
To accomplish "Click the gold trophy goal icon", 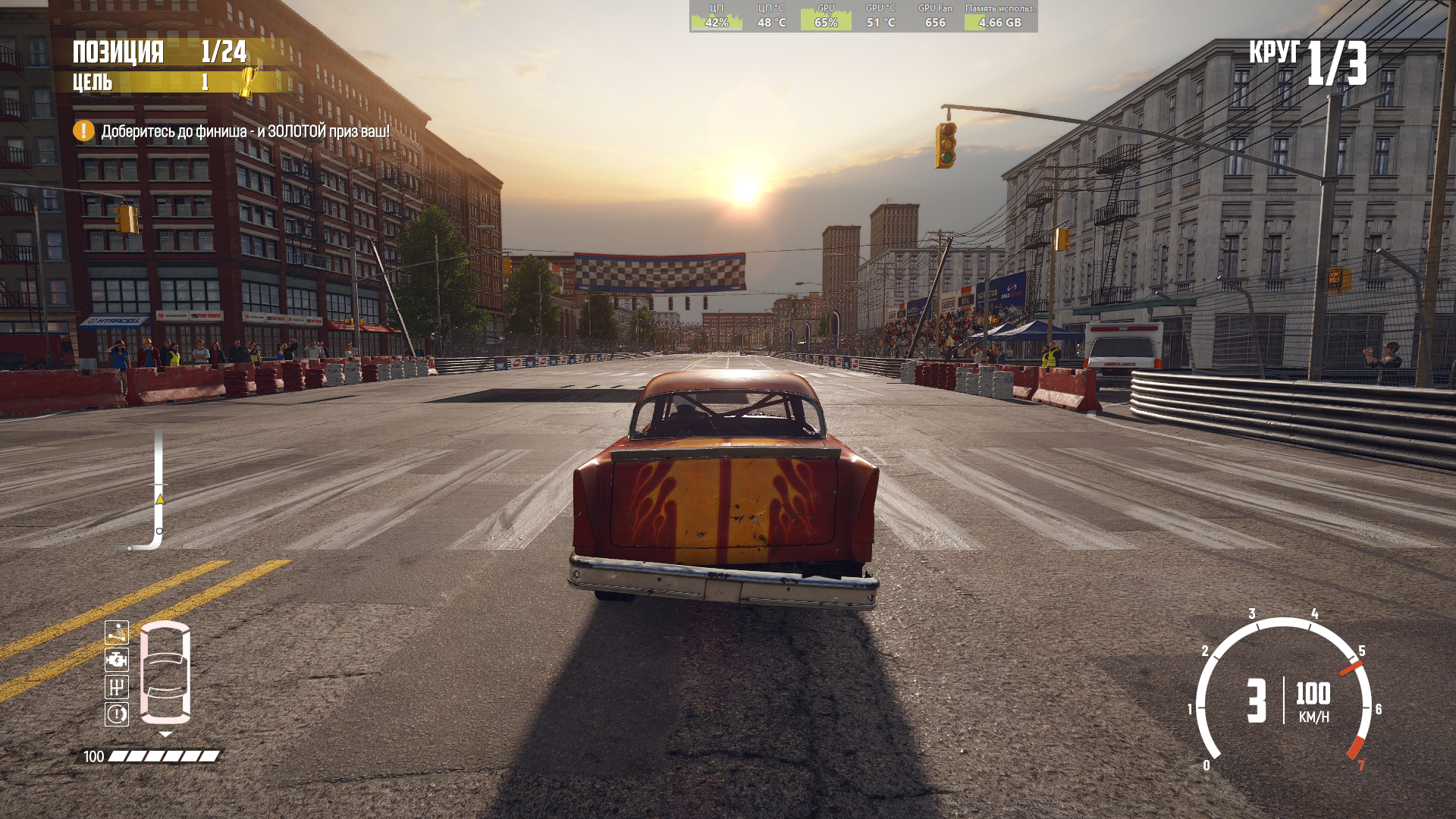I will 248,81.
